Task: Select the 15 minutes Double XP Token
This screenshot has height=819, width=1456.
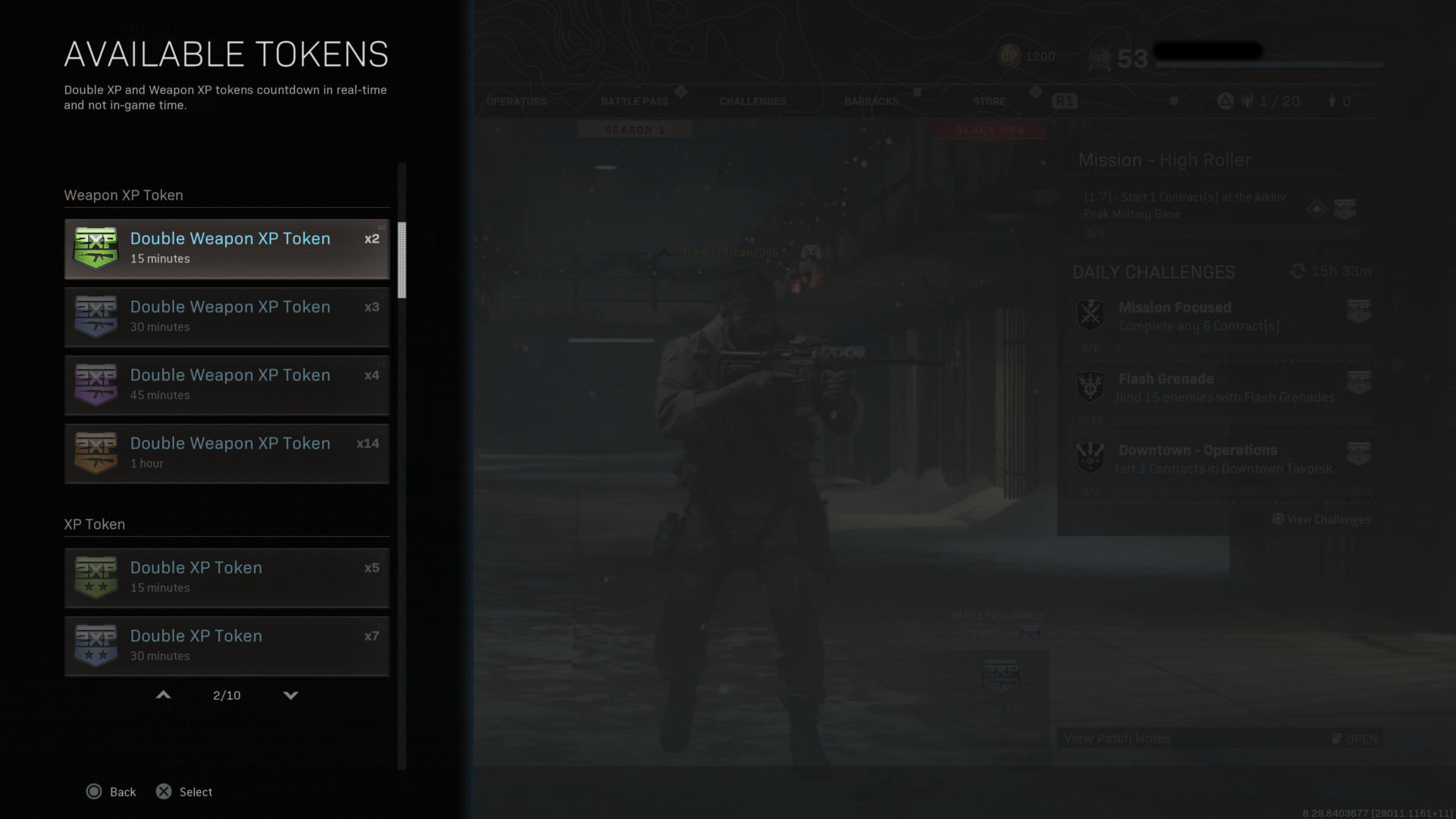Action: pyautogui.click(x=227, y=578)
